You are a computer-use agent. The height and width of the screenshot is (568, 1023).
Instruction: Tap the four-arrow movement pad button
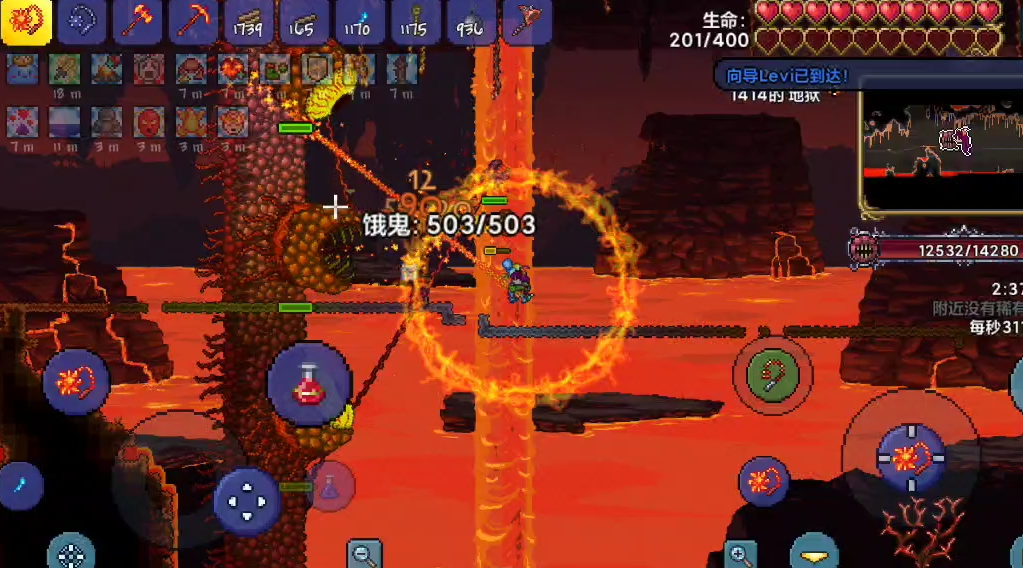(247, 502)
